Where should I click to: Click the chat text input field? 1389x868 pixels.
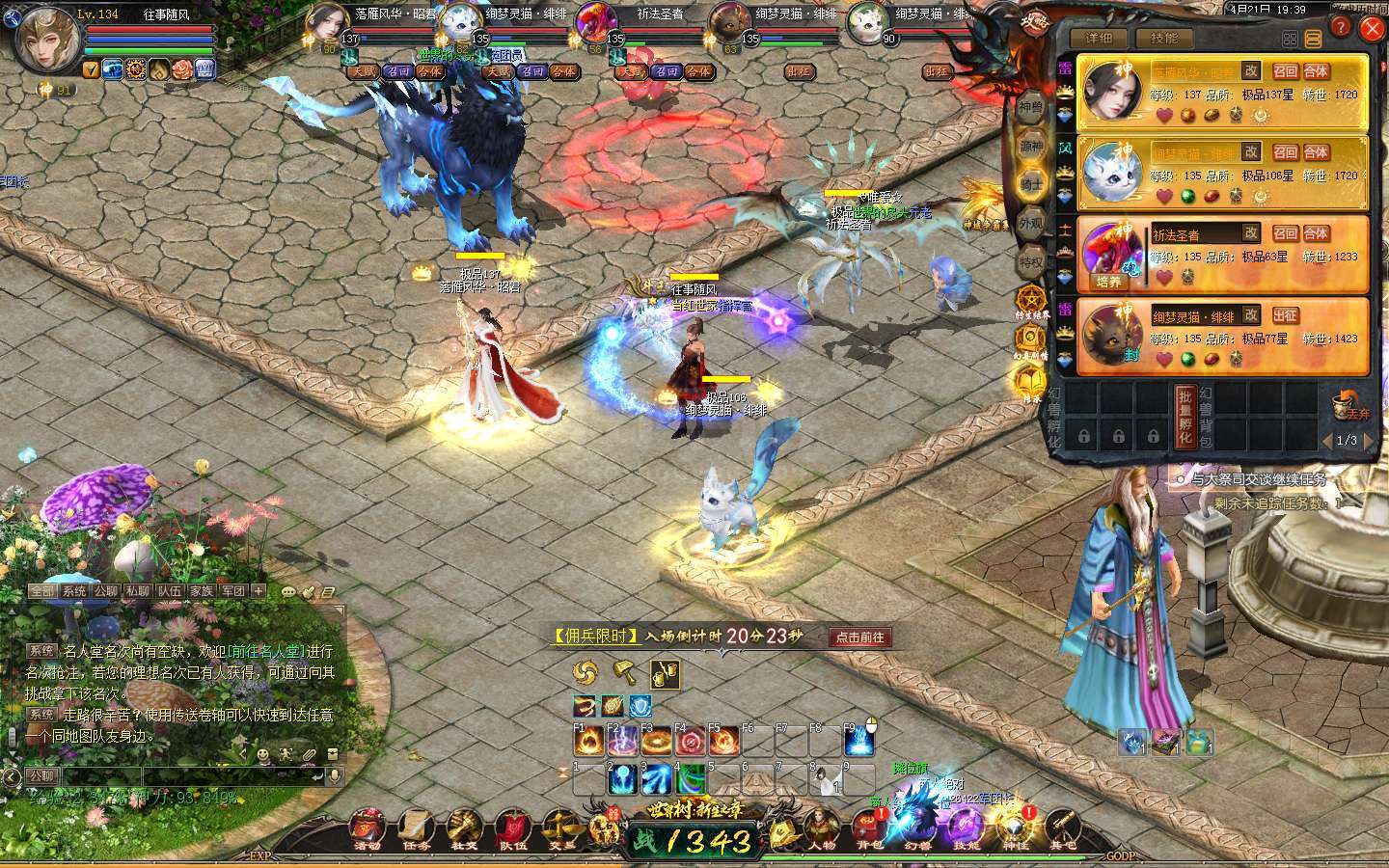point(193,775)
